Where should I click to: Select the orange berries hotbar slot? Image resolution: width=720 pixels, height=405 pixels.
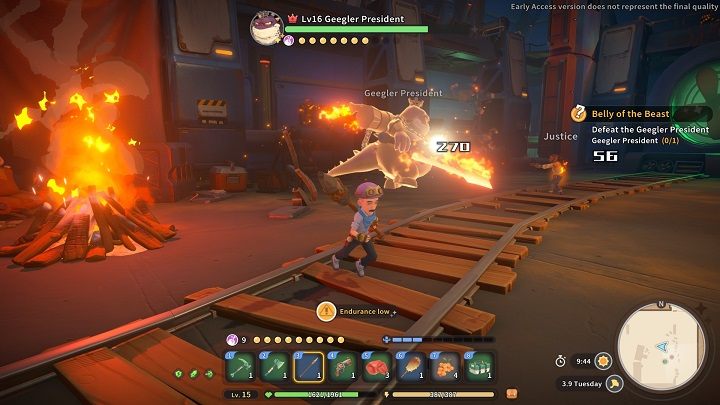click(444, 366)
